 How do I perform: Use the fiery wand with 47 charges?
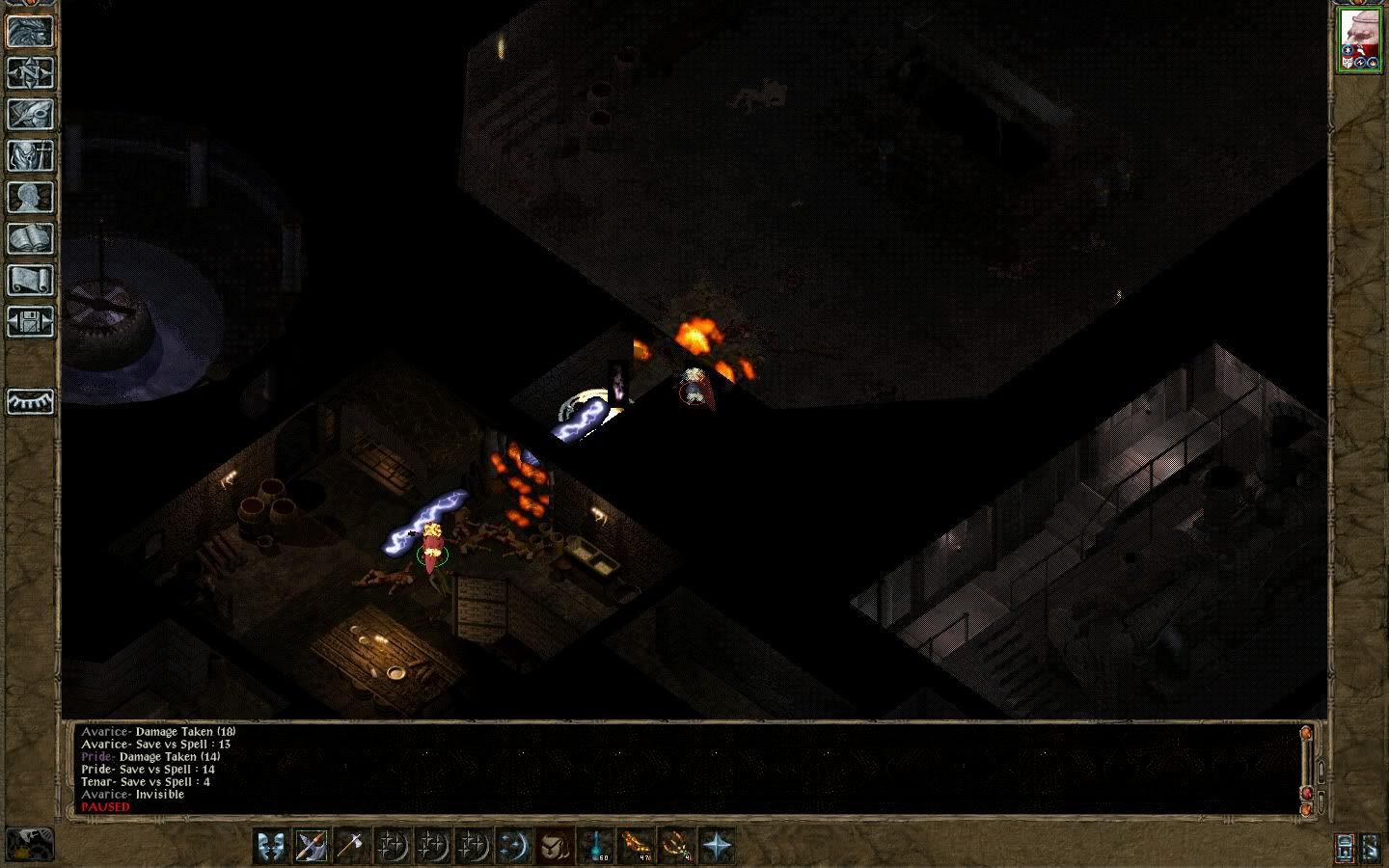pos(636,846)
